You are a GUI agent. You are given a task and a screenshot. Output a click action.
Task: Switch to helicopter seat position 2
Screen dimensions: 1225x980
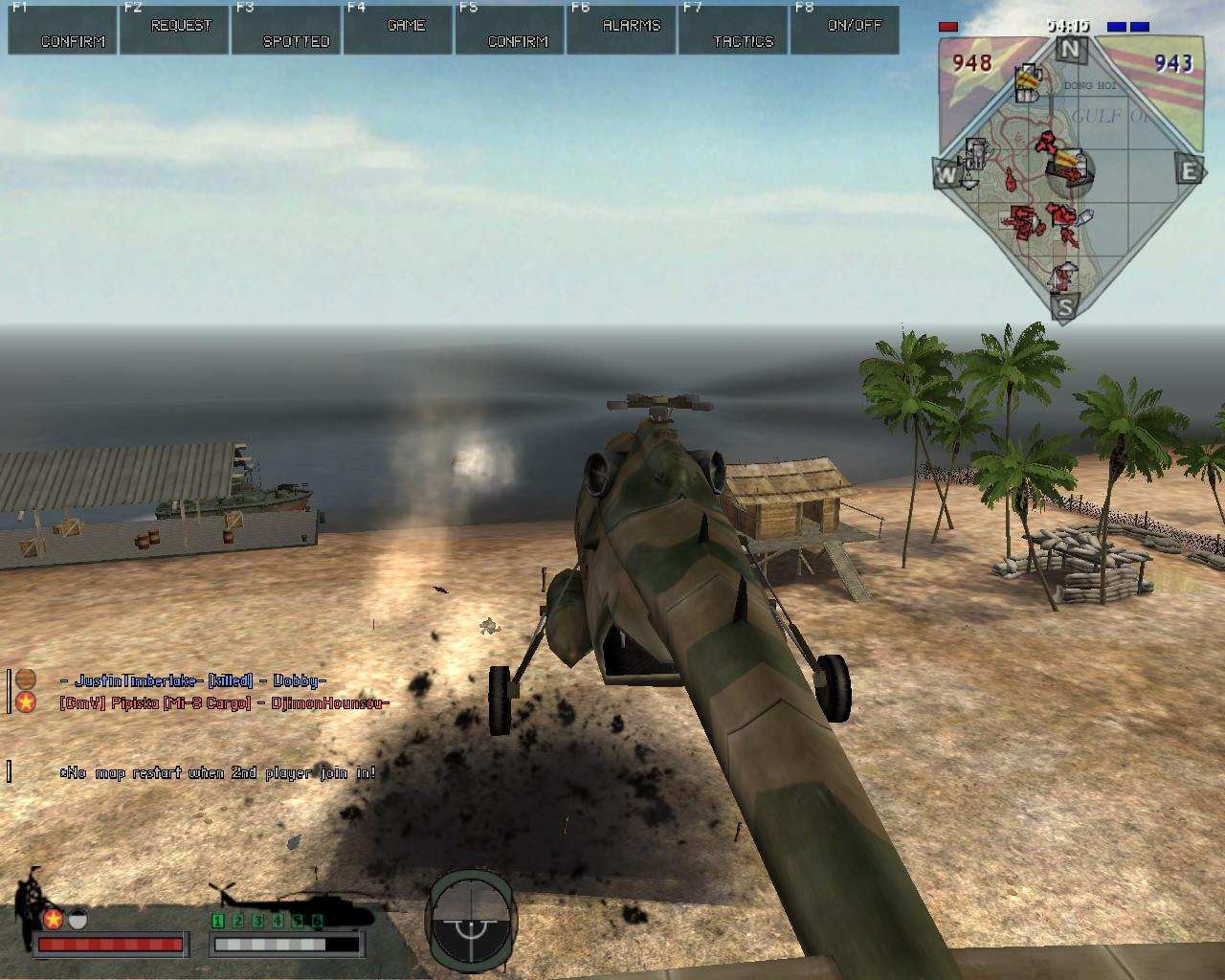[238, 921]
